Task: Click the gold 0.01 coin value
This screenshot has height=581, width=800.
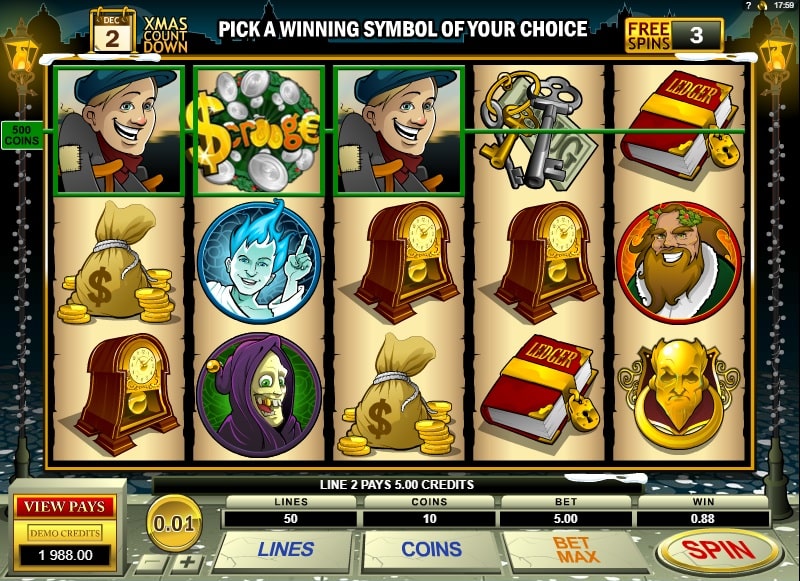Action: (x=174, y=521)
